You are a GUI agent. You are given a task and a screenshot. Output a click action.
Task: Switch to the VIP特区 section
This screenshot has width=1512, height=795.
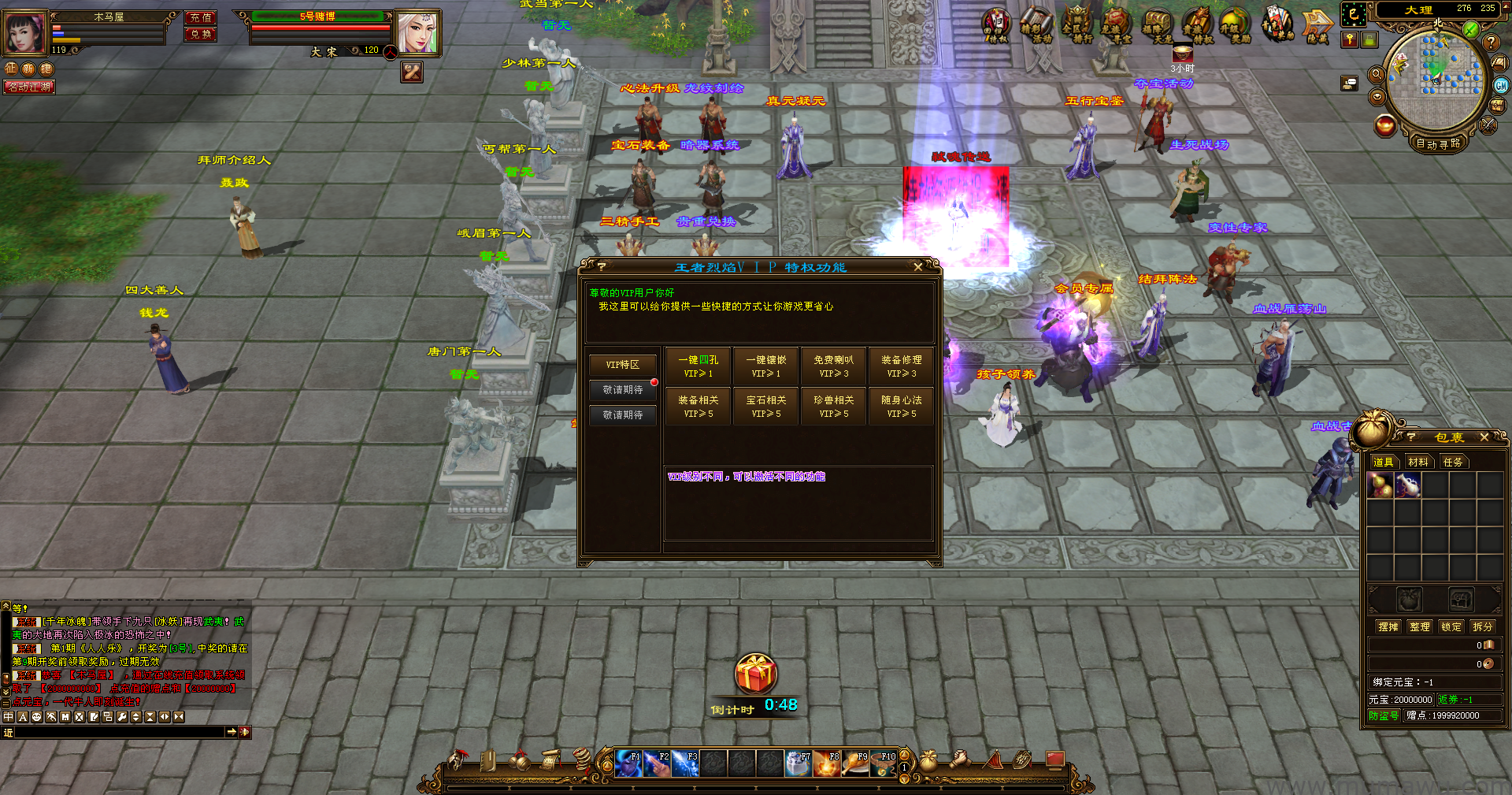click(x=622, y=365)
